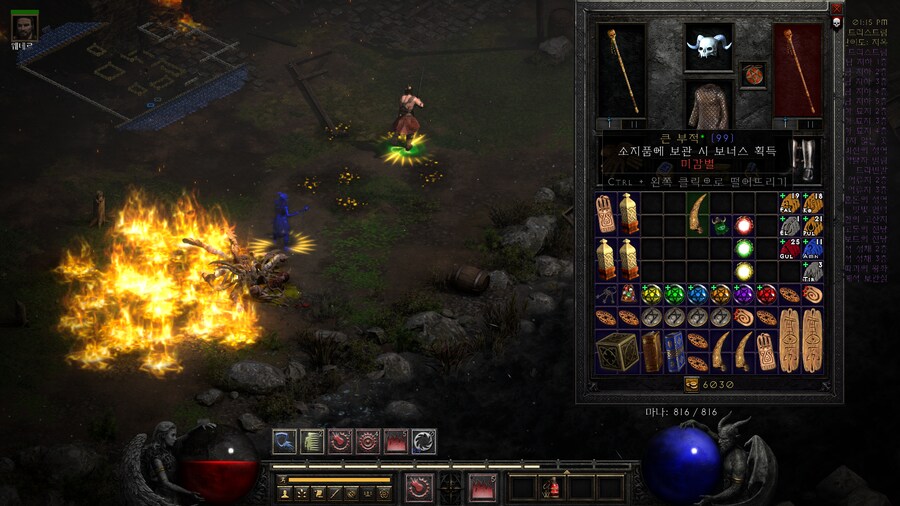Click the gold coin stash button
This screenshot has width=900, height=506.
(x=690, y=384)
